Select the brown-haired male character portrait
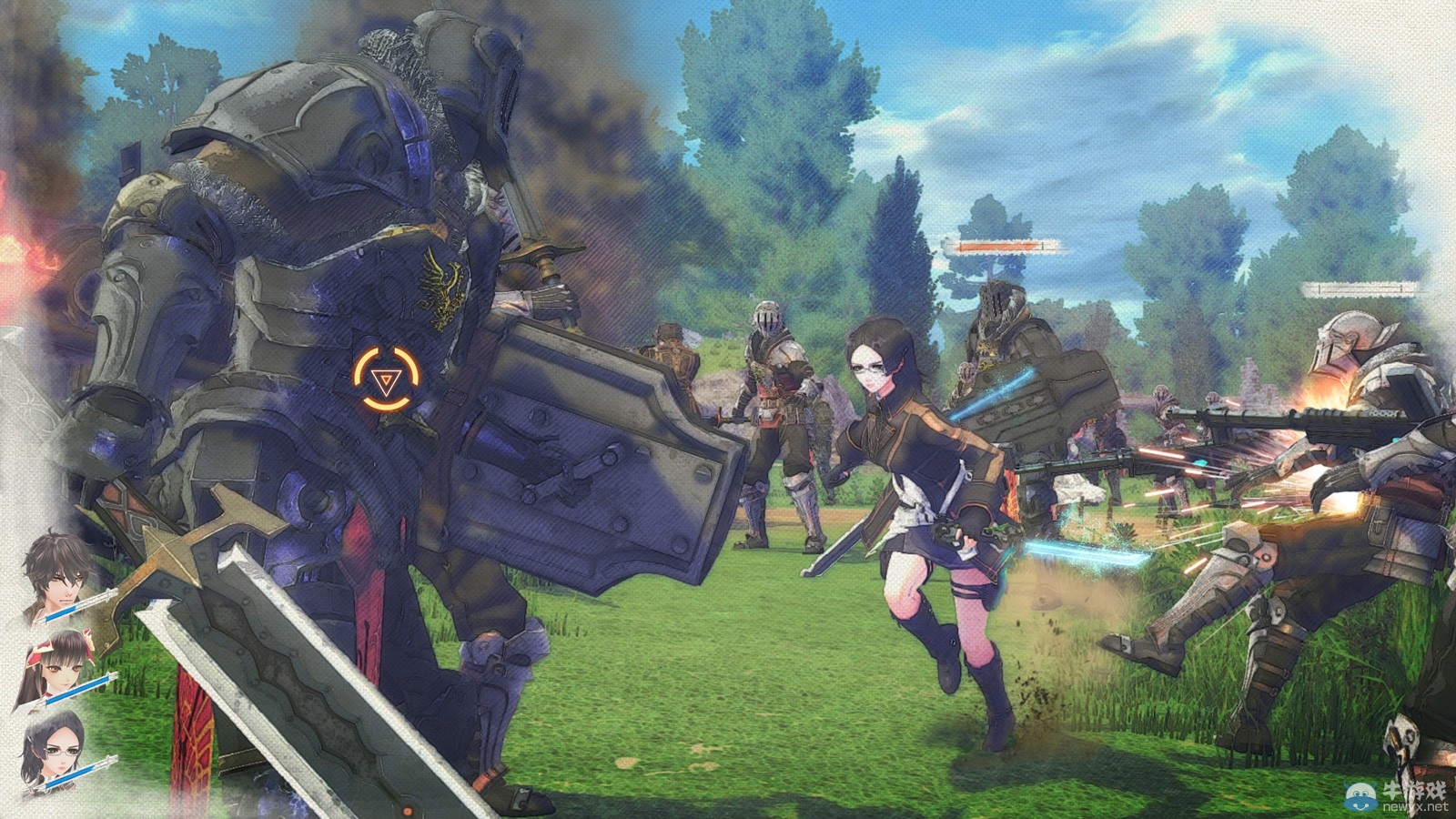Image resolution: width=1456 pixels, height=819 pixels. tap(55, 578)
